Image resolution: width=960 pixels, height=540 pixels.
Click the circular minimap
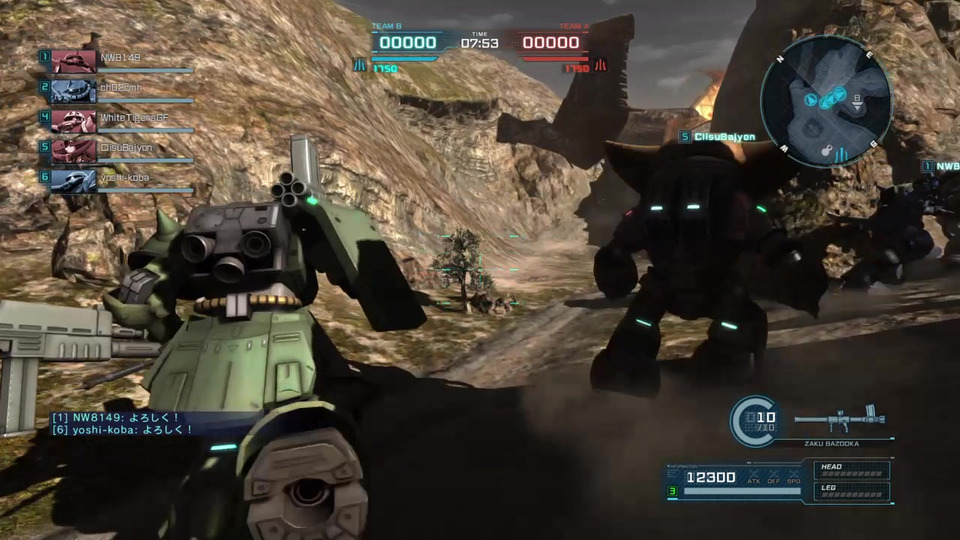(x=825, y=100)
